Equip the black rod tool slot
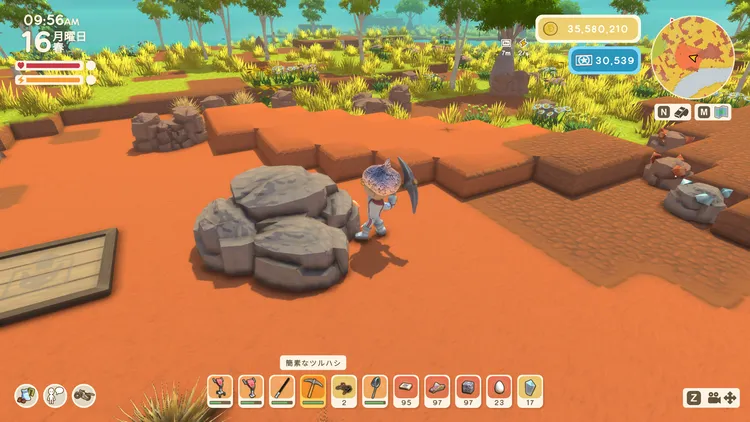This screenshot has width=750, height=422. 282,387
